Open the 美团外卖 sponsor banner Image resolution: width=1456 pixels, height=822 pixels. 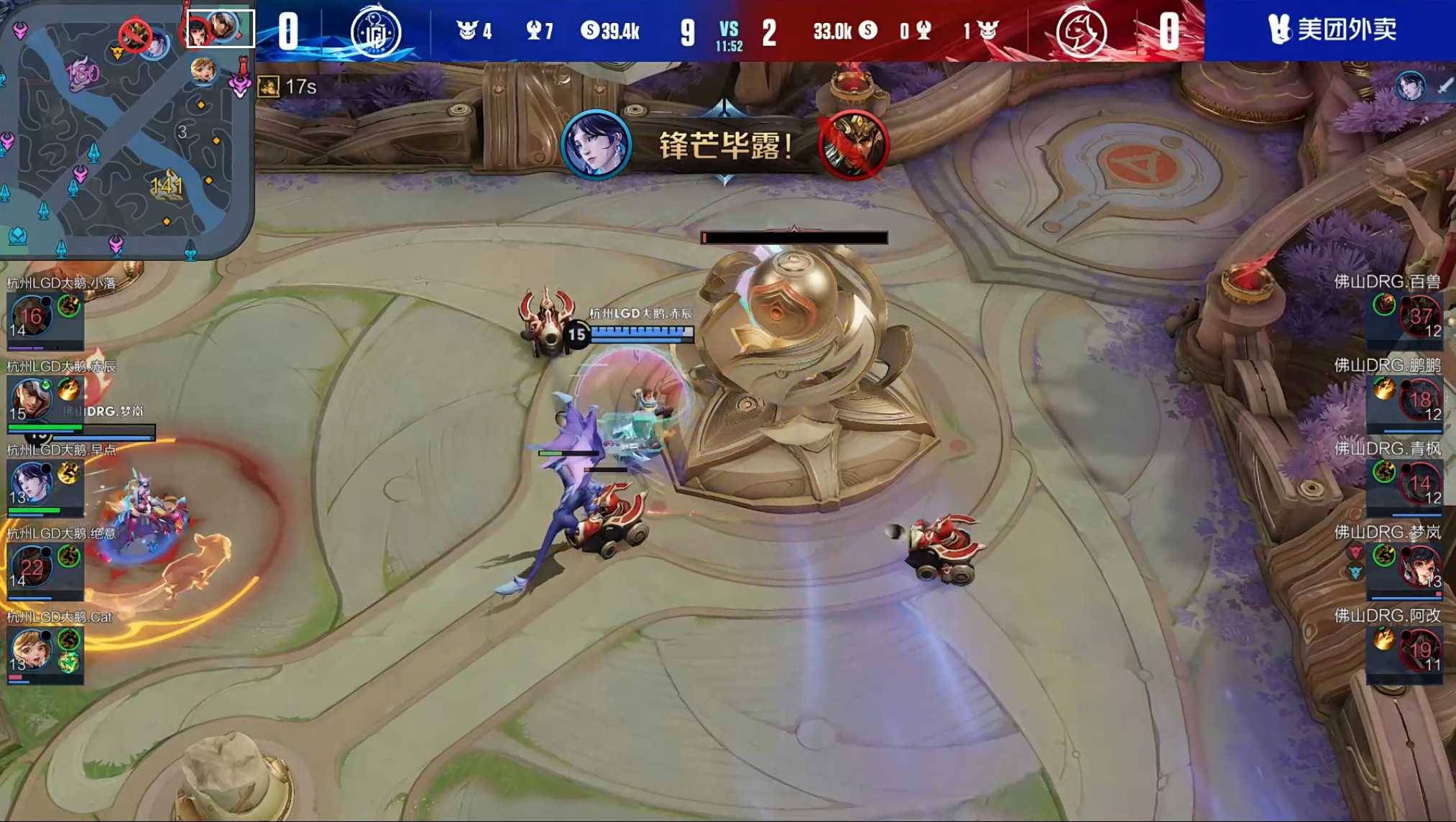(1330, 30)
